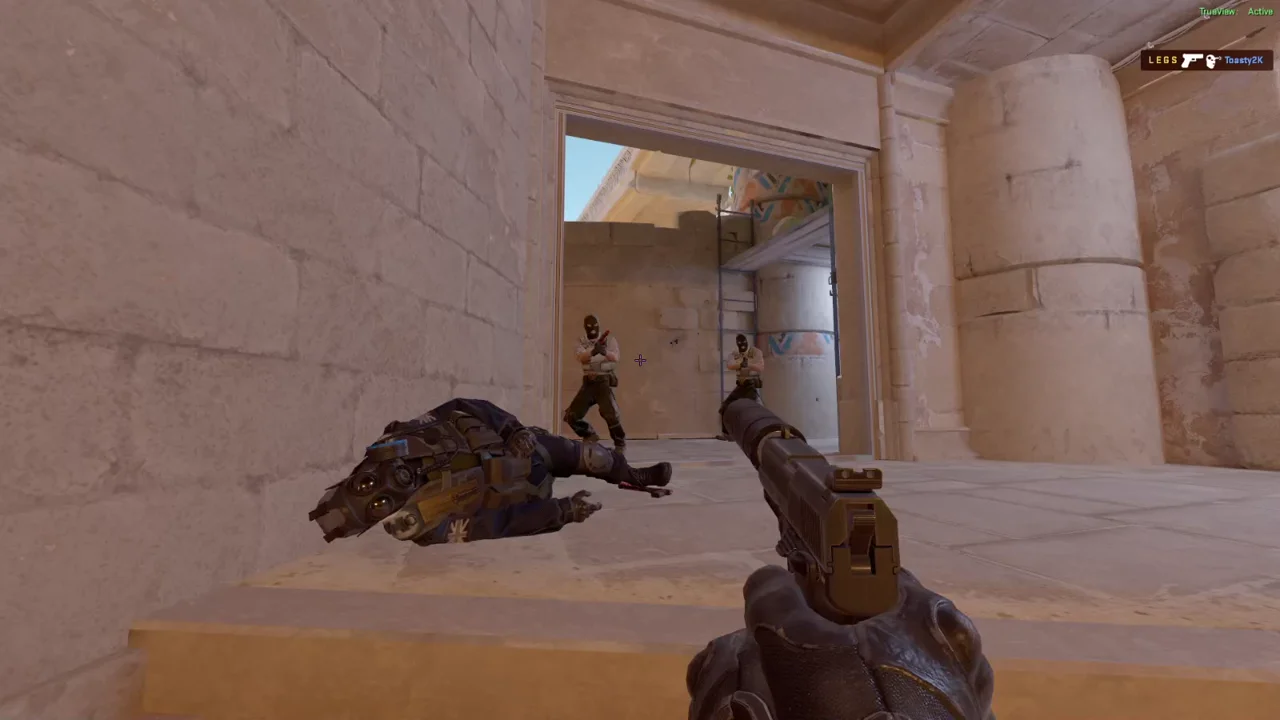Click the LEGS kill feed entry

(1163, 61)
